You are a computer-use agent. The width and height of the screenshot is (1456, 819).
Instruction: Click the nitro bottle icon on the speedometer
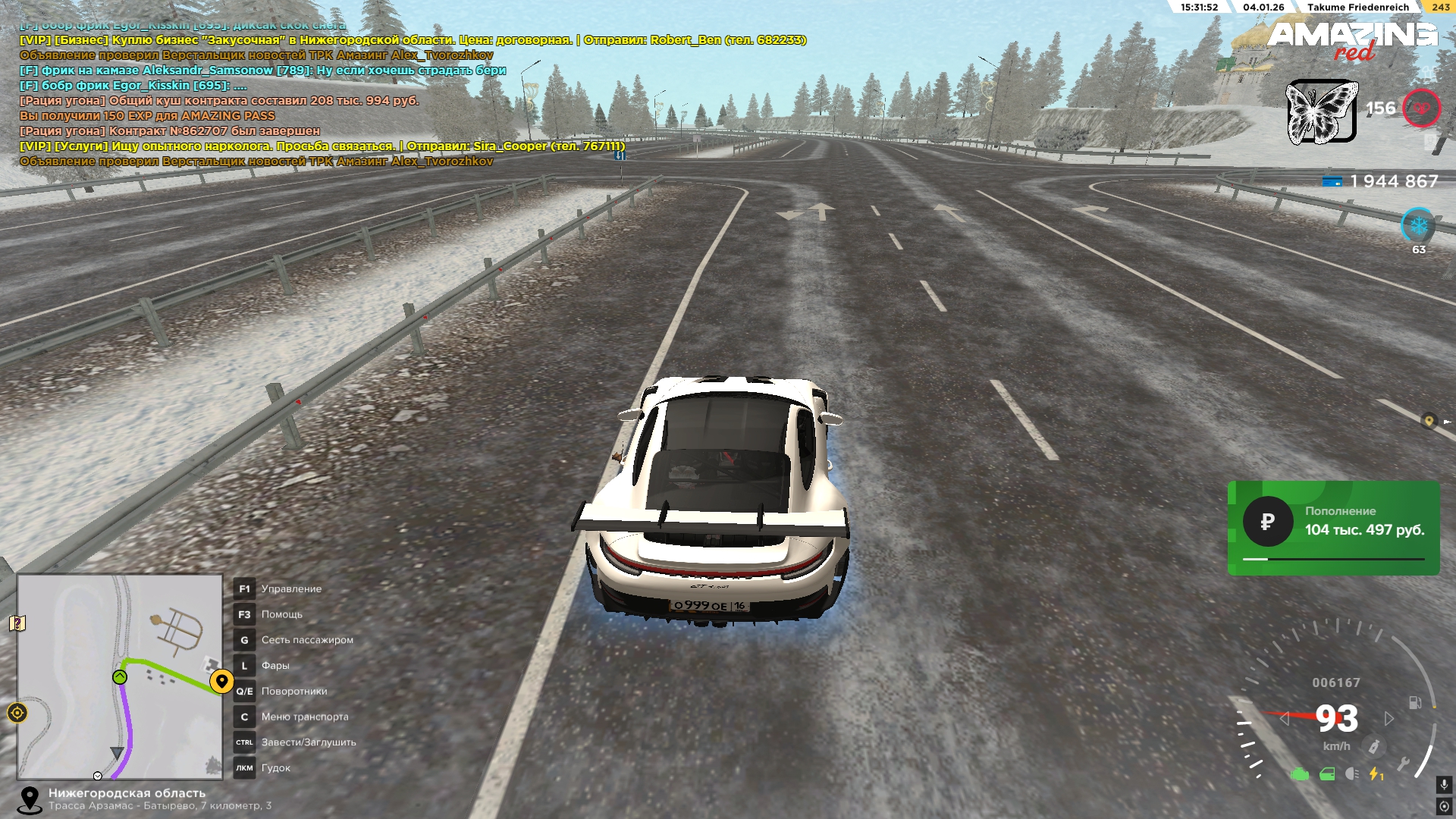tap(1373, 747)
